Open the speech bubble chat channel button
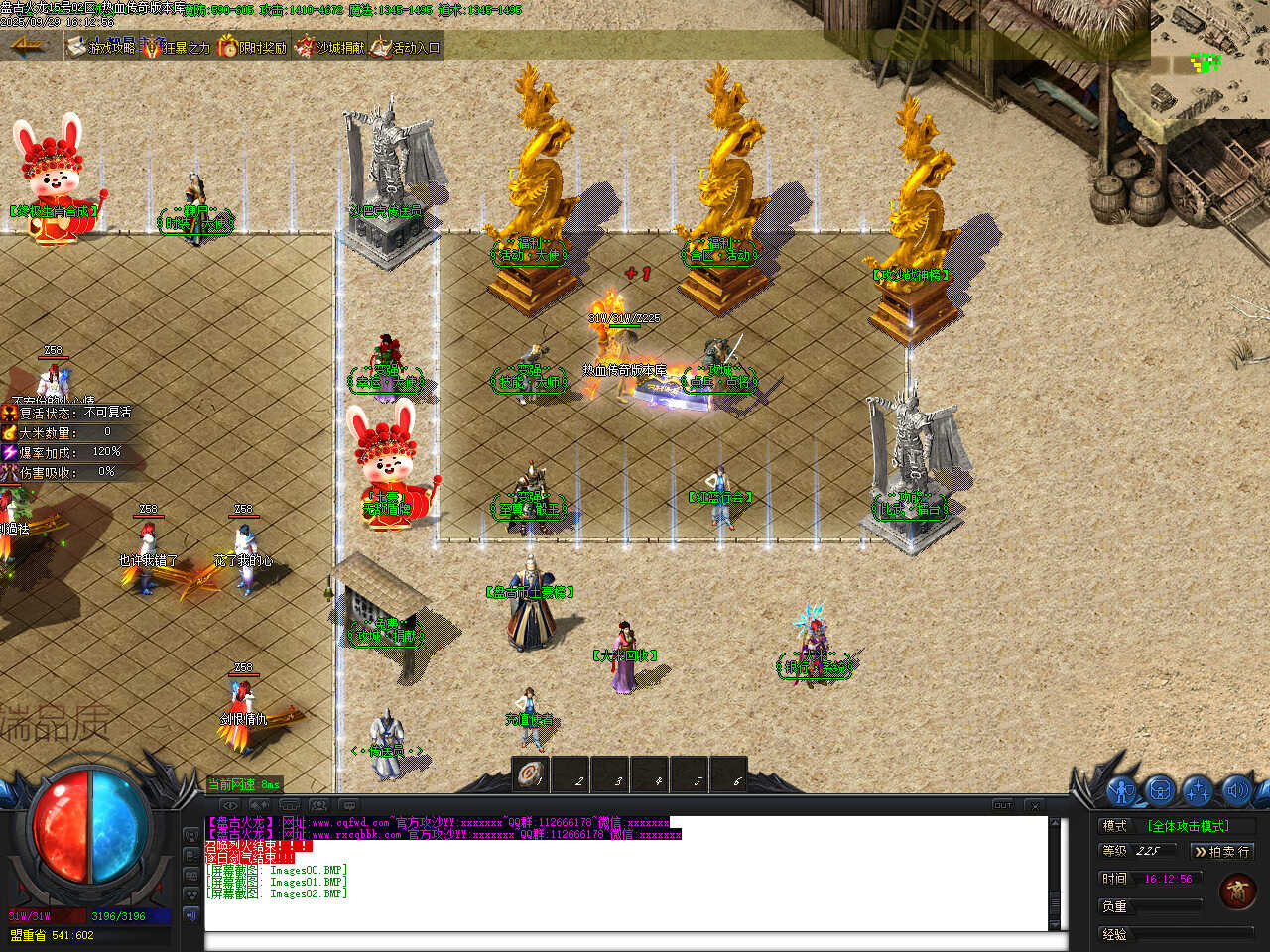The height and width of the screenshot is (952, 1270). click(348, 805)
